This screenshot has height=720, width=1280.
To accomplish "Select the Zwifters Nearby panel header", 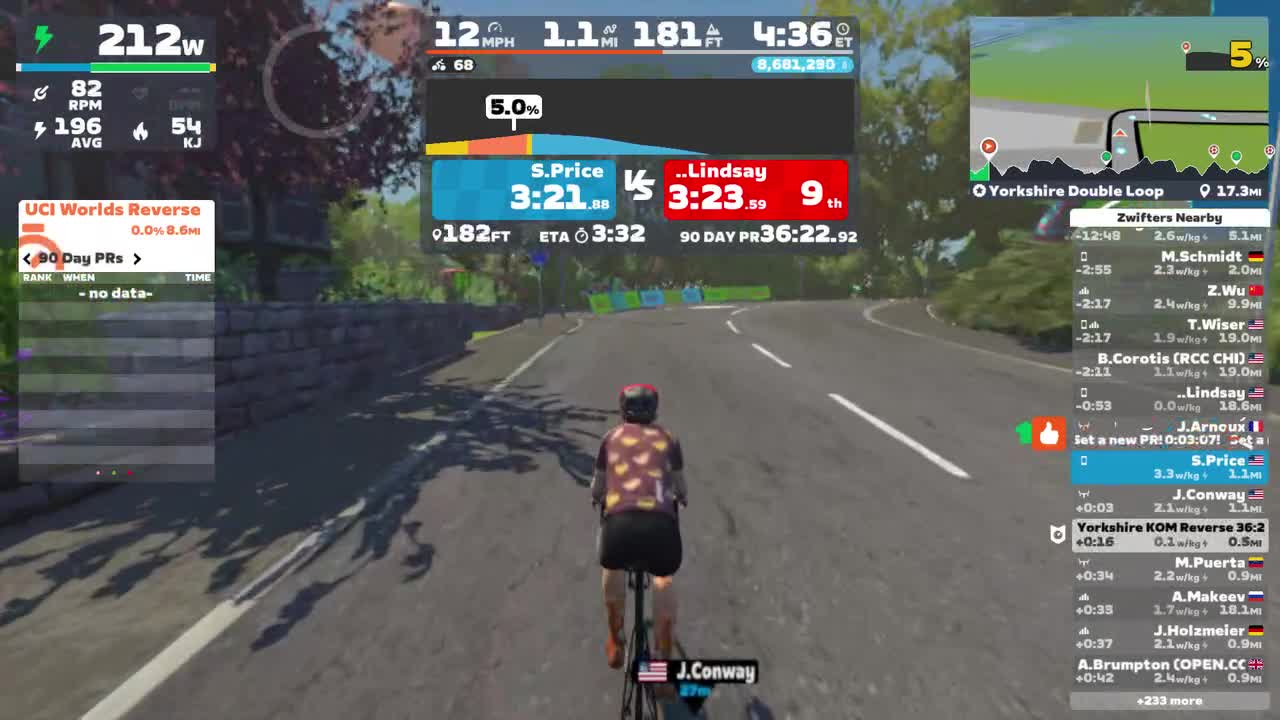I will [x=1171, y=217].
